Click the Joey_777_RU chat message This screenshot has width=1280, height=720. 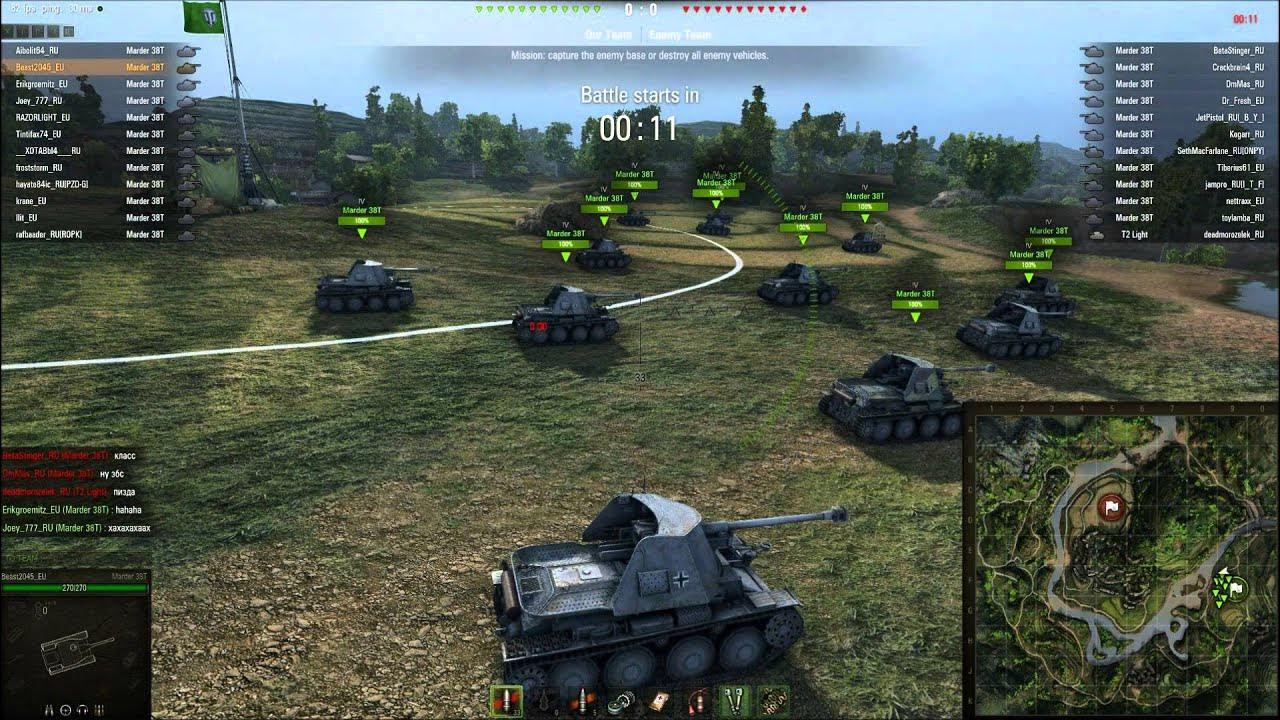tap(76, 528)
